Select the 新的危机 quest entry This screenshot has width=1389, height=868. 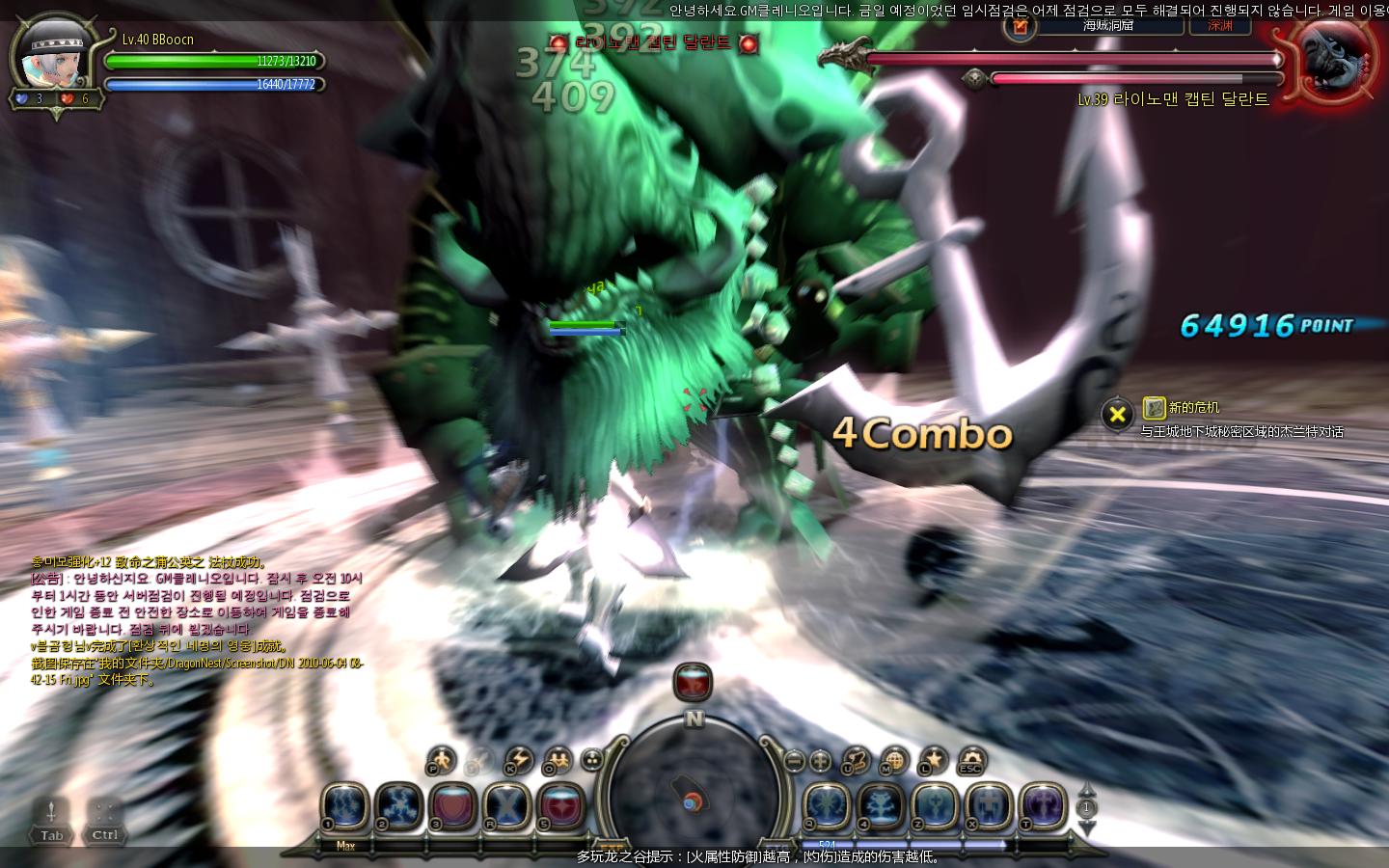coord(1194,408)
